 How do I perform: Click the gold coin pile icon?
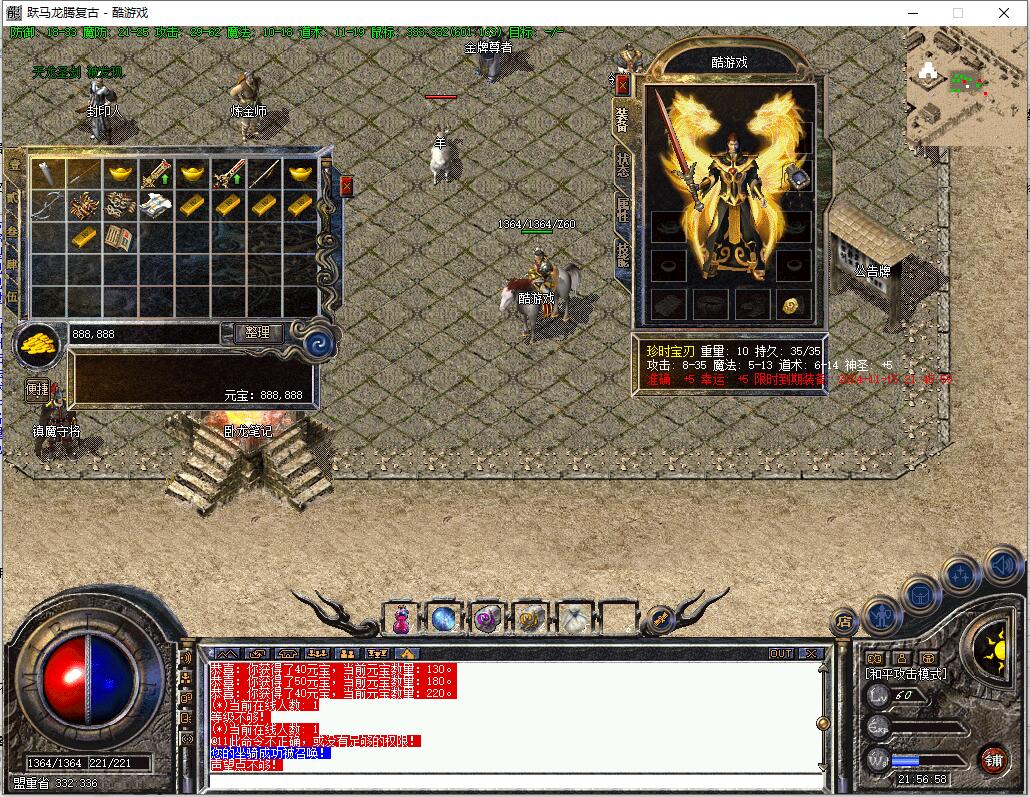38,345
